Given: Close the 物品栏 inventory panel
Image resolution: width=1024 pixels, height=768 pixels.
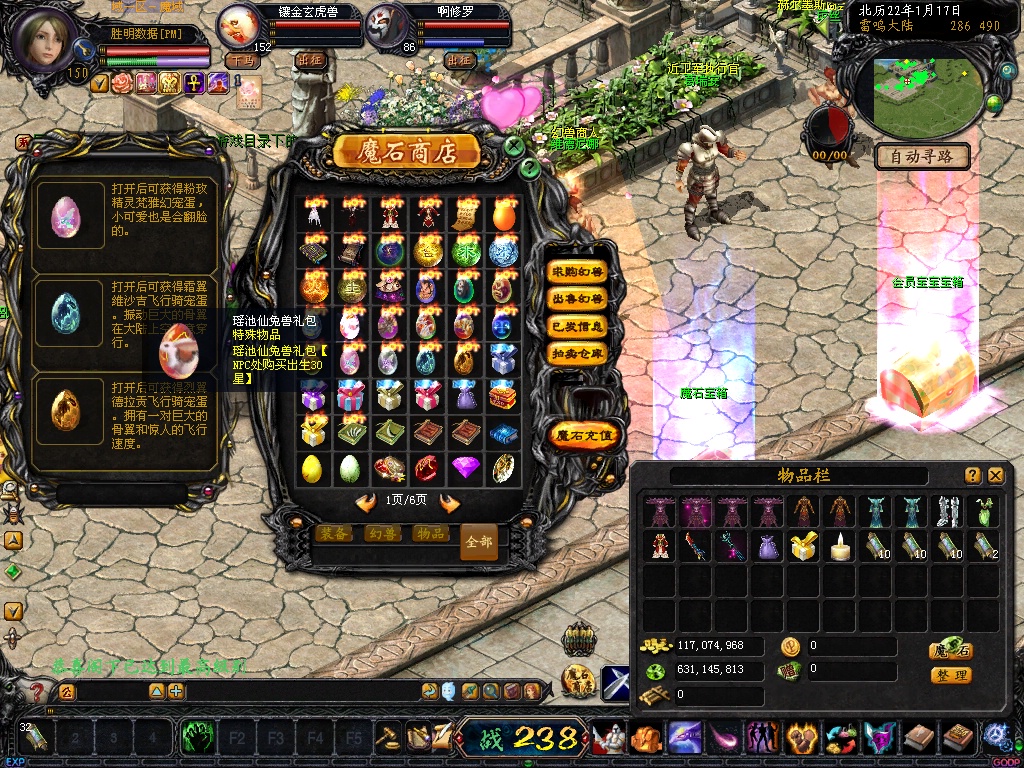Looking at the screenshot, I should coord(995,476).
